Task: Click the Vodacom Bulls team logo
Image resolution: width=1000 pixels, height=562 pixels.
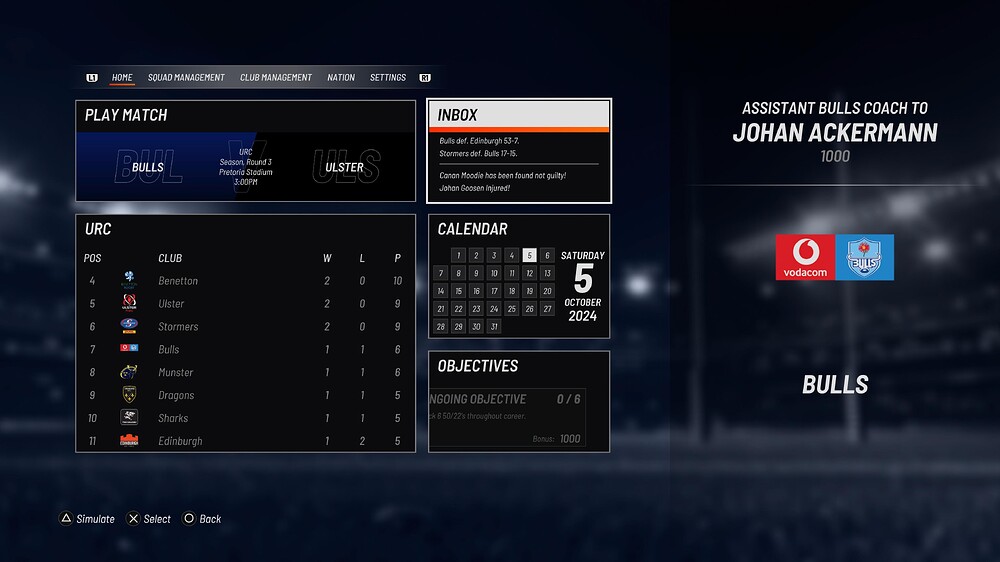Action: (x=835, y=257)
